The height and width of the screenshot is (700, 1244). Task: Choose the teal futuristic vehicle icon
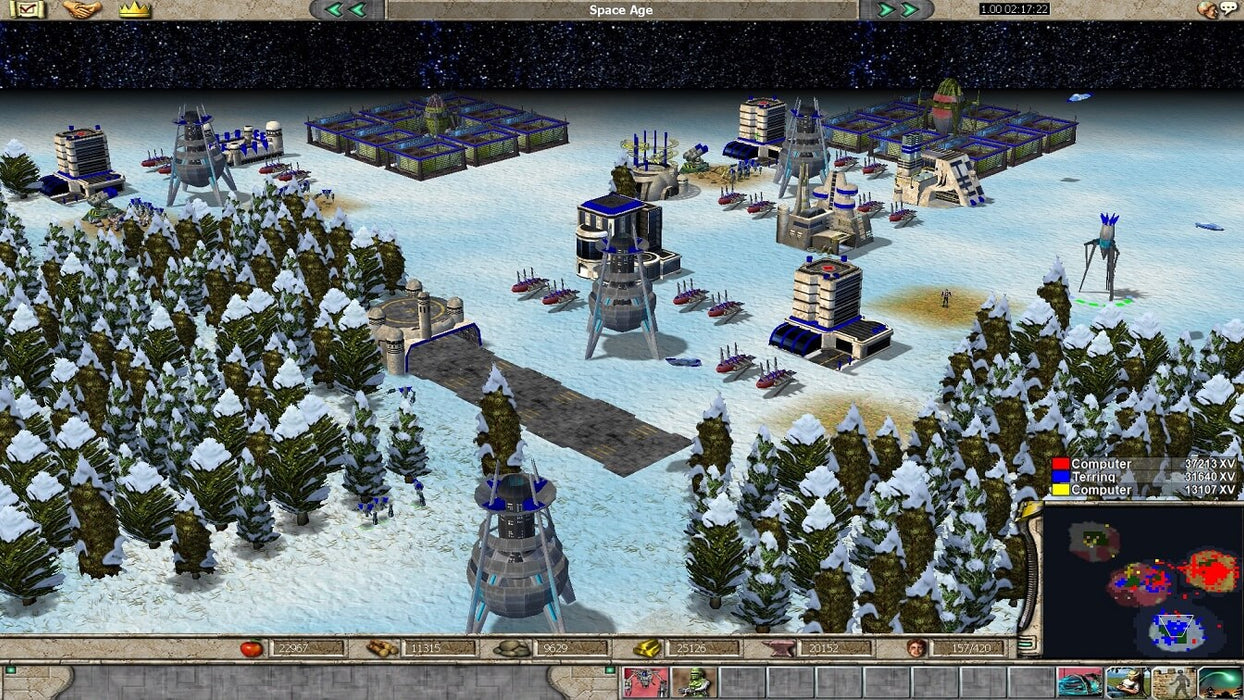(x=1079, y=683)
